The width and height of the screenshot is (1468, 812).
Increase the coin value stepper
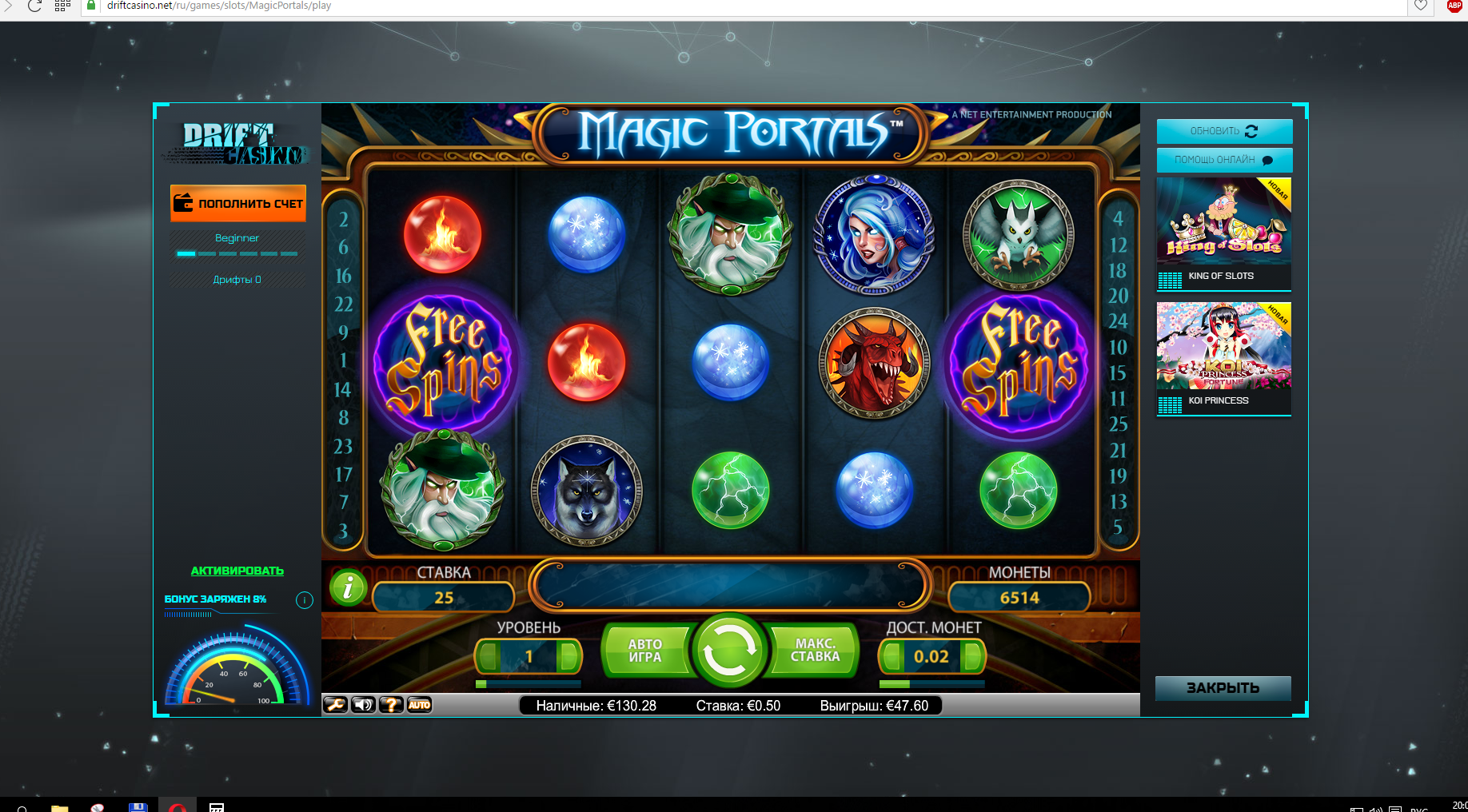click(x=972, y=657)
